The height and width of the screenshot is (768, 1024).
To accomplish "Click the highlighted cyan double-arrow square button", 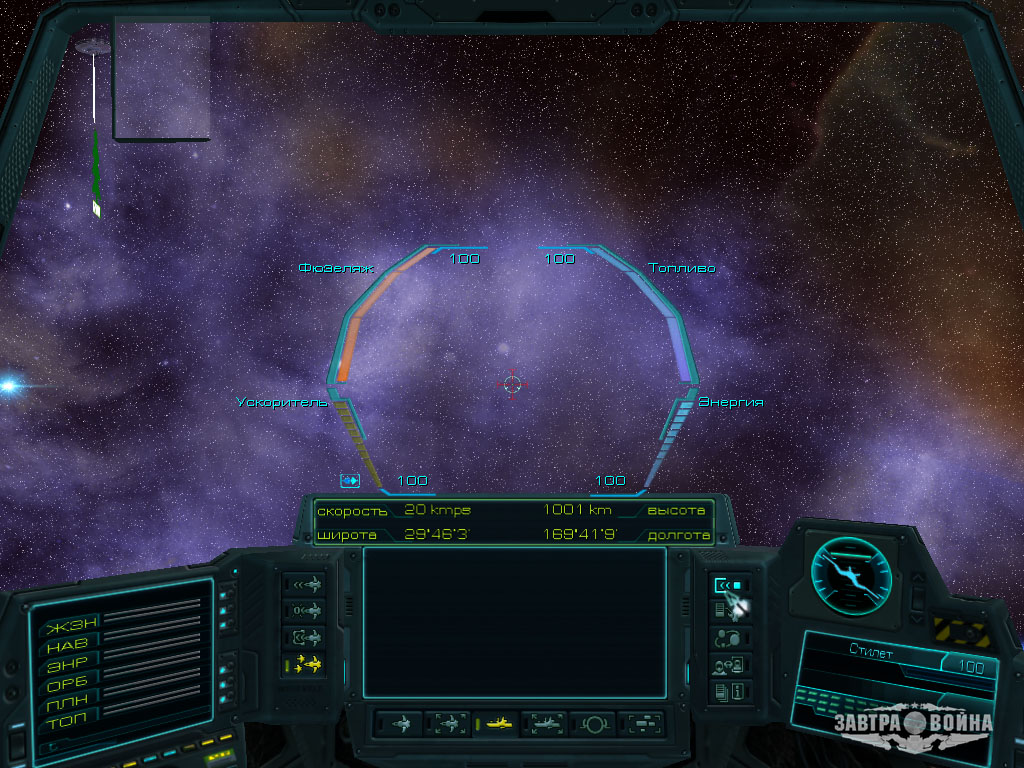I will [x=726, y=585].
